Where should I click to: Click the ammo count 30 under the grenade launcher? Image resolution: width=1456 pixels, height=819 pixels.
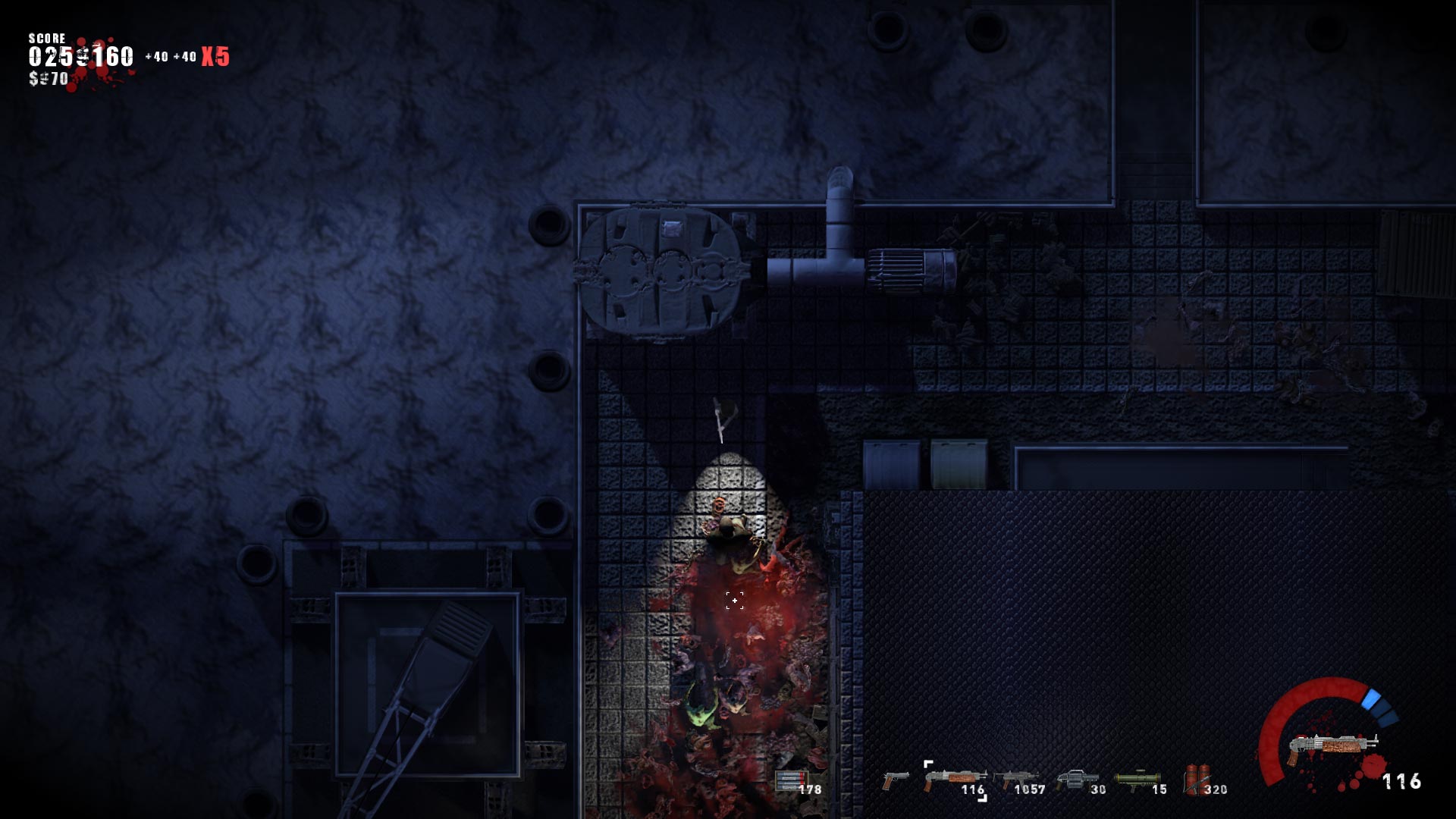[x=1096, y=790]
